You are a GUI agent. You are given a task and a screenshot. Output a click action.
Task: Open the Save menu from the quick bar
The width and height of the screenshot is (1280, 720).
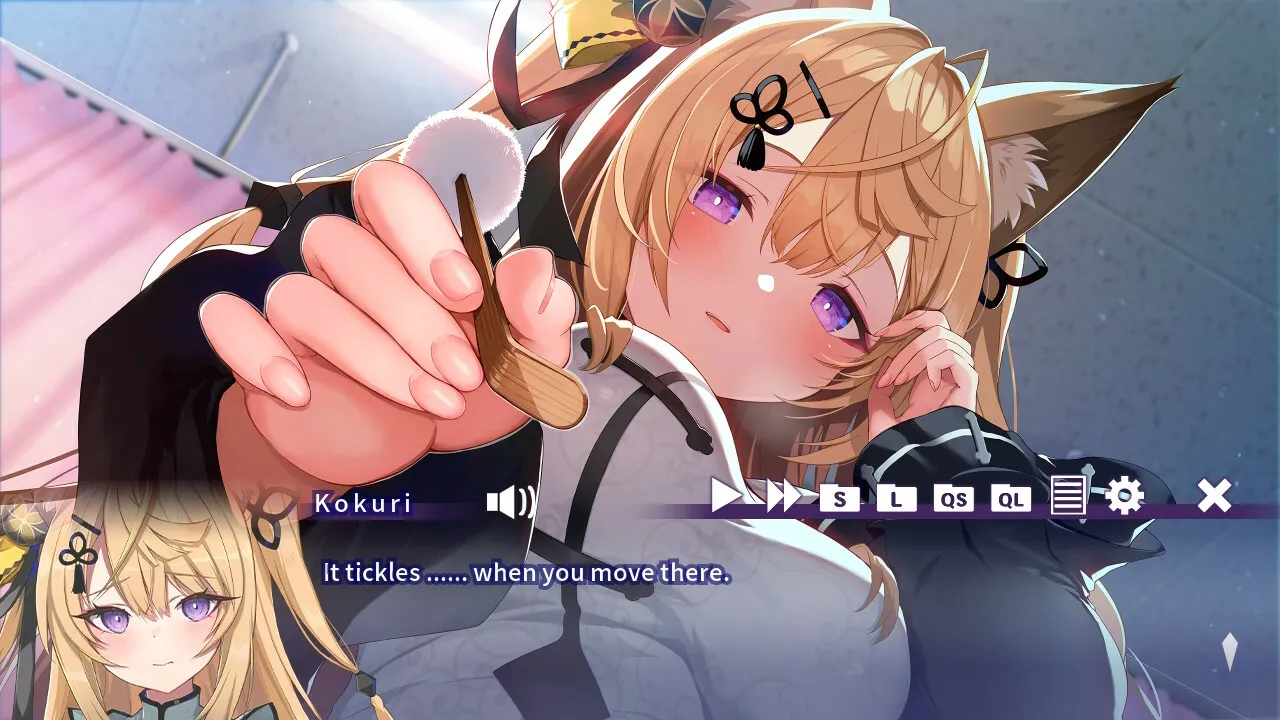coord(838,500)
